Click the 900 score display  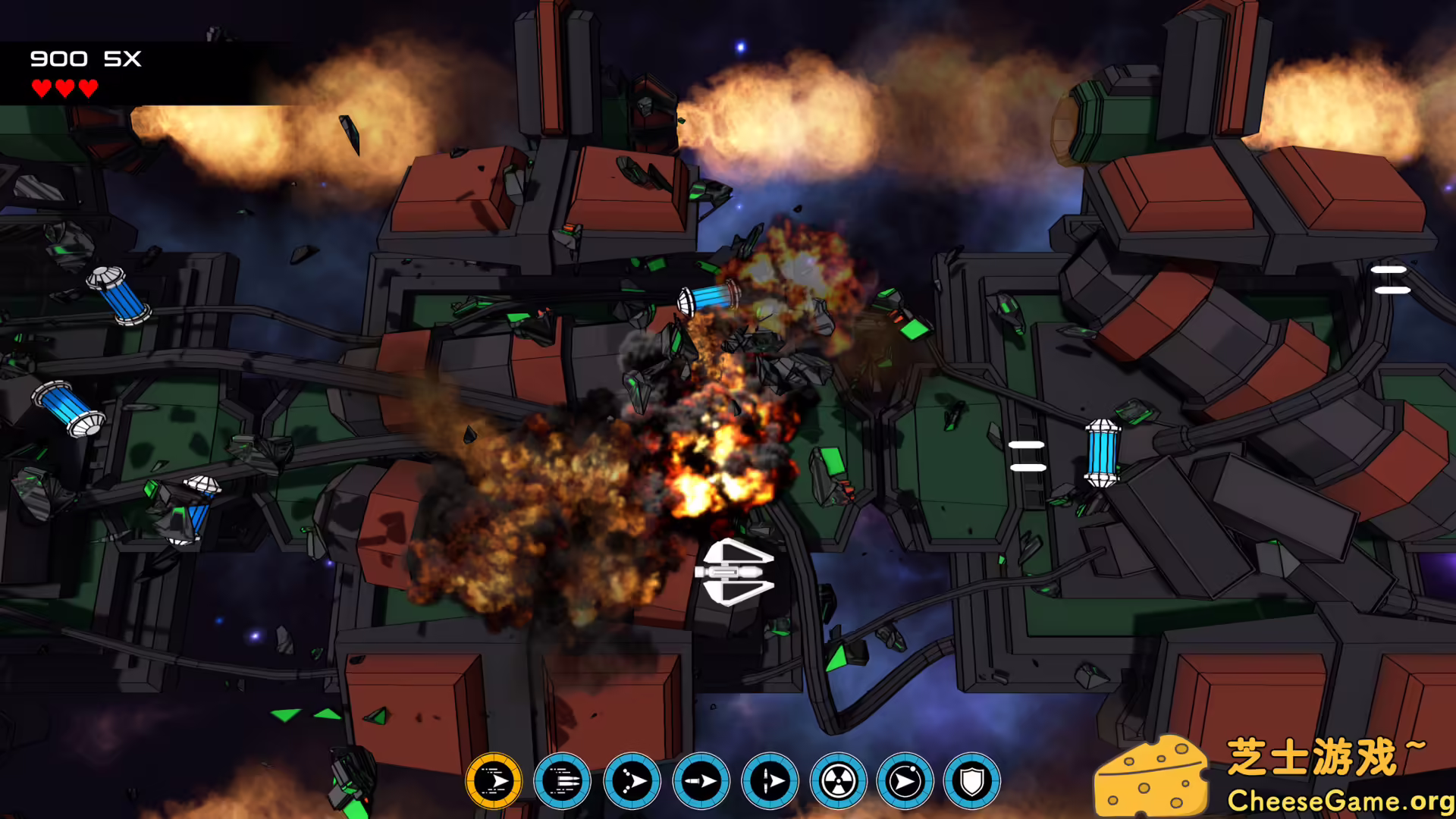(x=57, y=58)
